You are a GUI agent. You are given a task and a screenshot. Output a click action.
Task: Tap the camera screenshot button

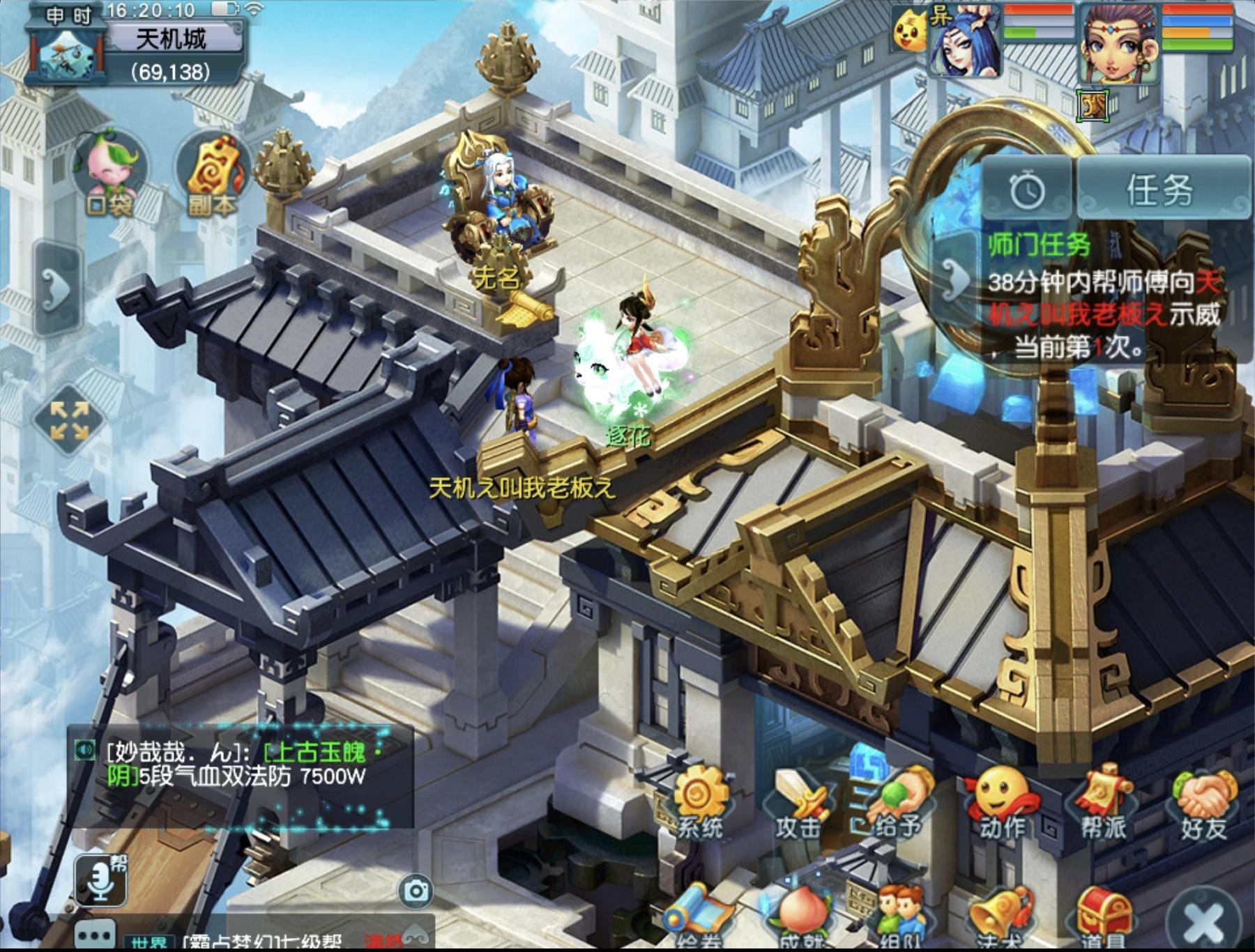[x=416, y=891]
